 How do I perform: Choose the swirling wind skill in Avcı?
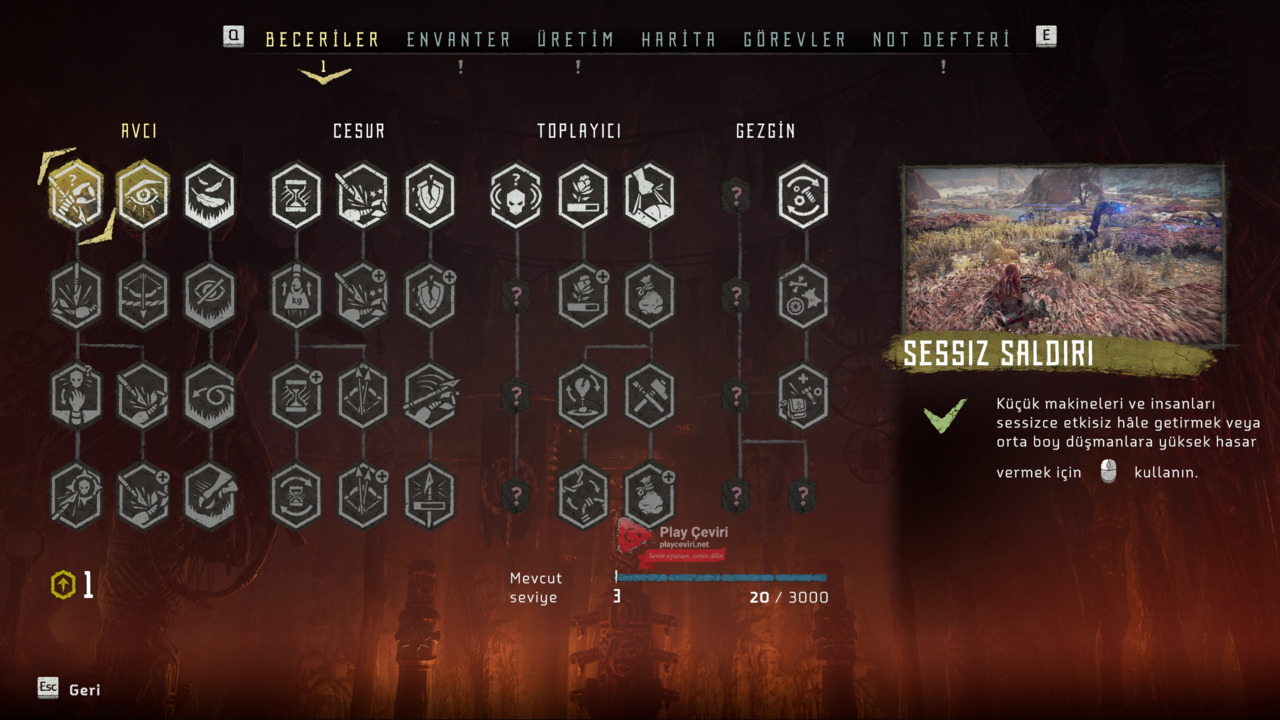(x=209, y=396)
